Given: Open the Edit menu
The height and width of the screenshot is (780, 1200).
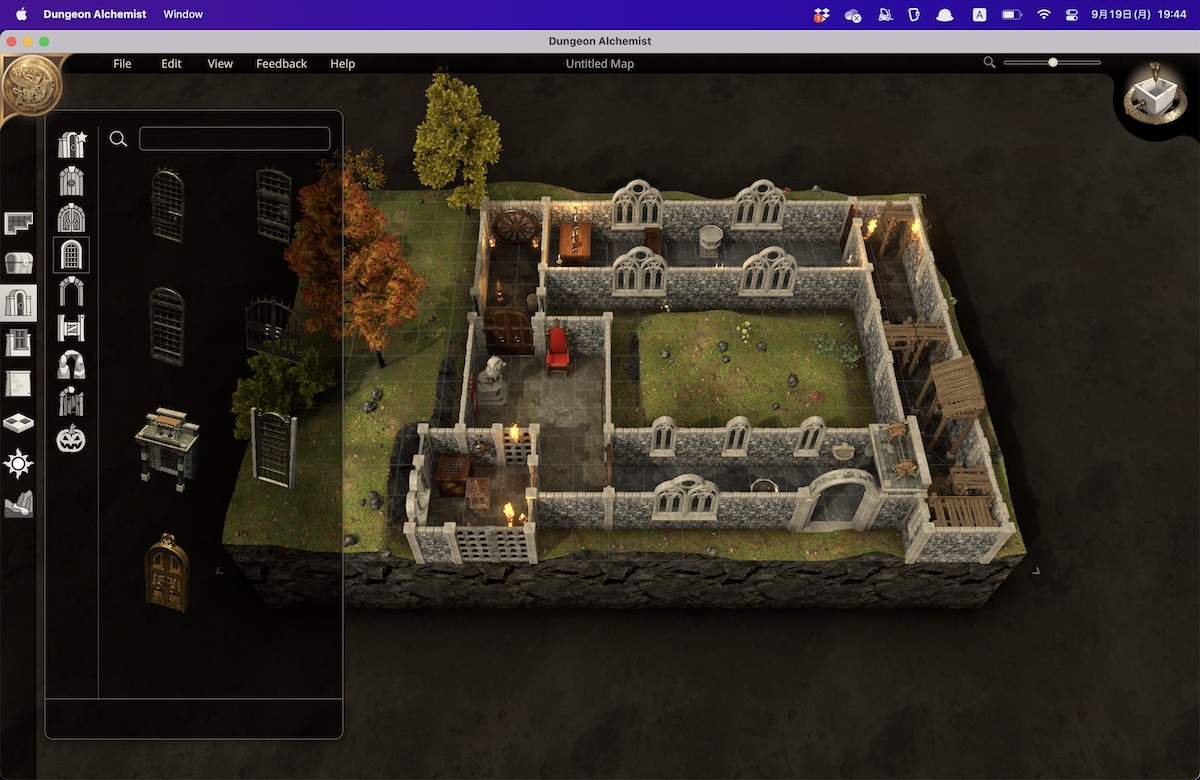Looking at the screenshot, I should tap(171, 64).
